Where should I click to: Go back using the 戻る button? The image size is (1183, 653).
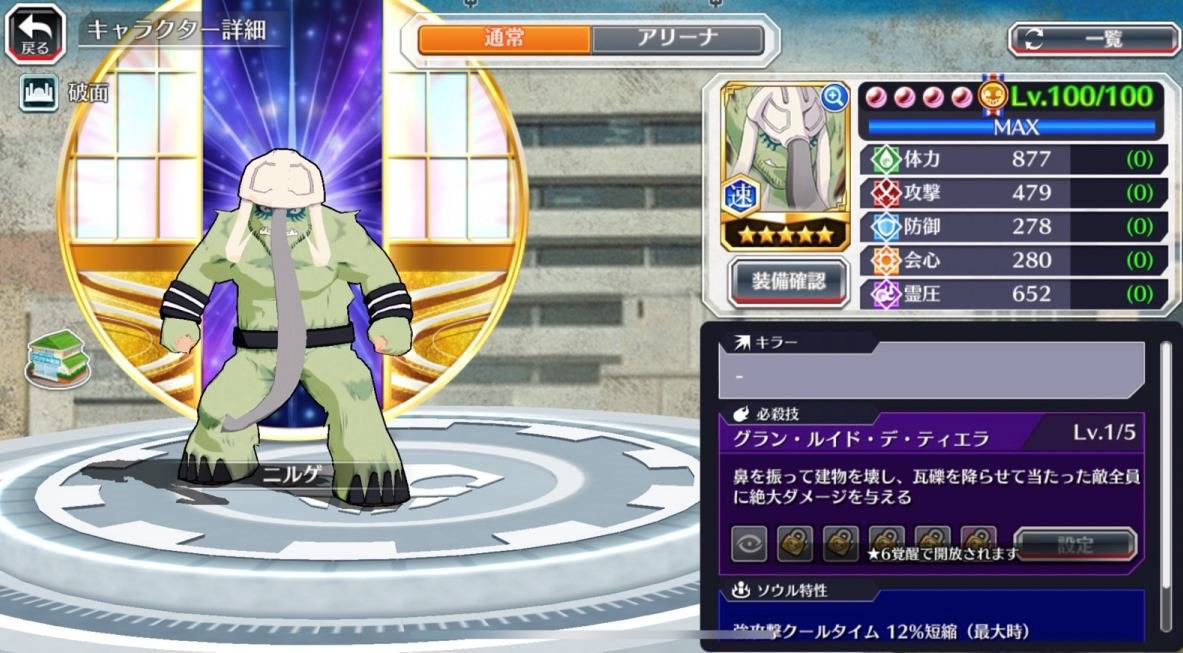[36, 33]
